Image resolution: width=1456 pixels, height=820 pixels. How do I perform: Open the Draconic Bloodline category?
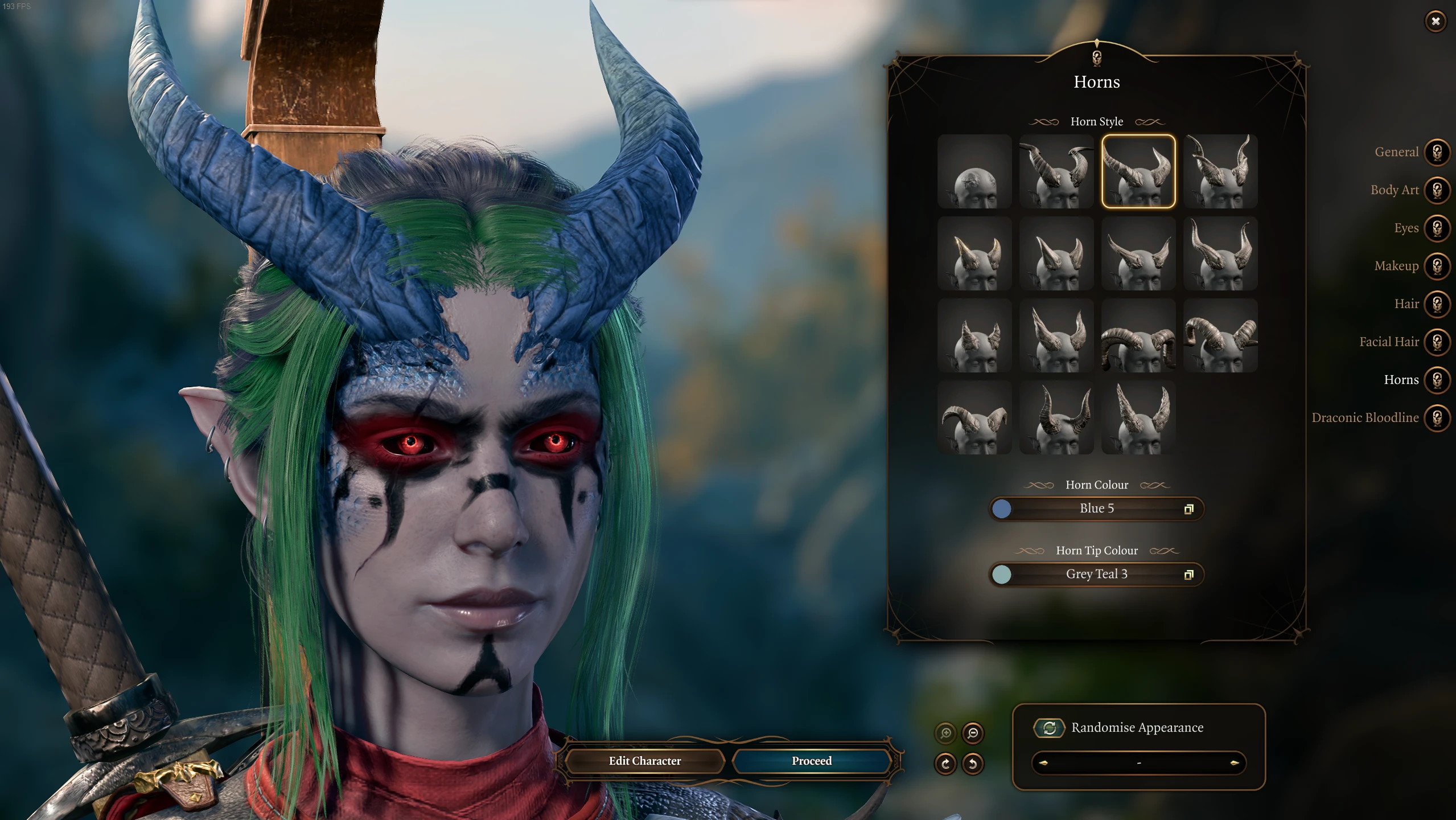(1437, 418)
